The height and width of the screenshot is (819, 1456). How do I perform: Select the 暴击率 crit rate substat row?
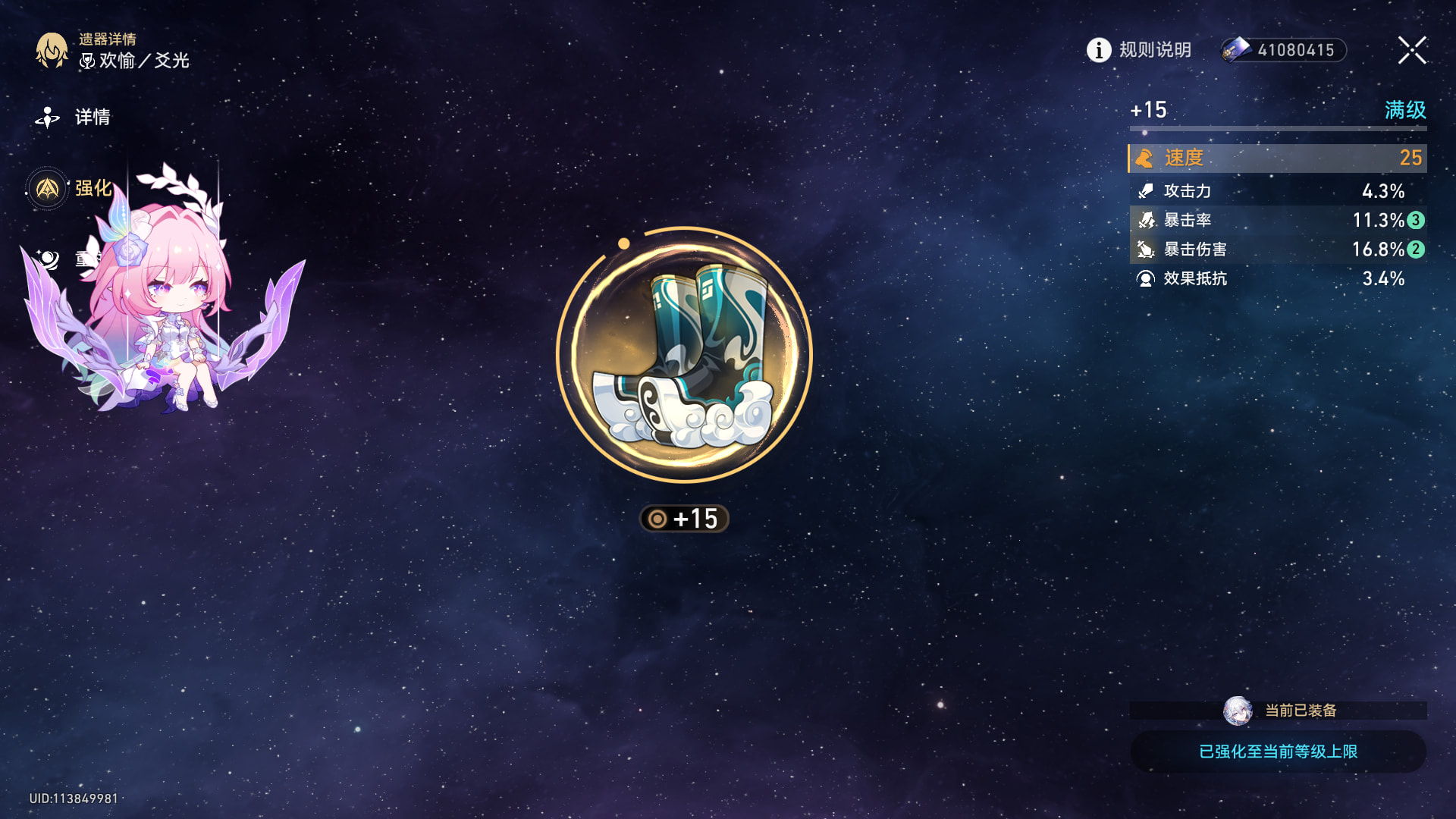(1278, 220)
